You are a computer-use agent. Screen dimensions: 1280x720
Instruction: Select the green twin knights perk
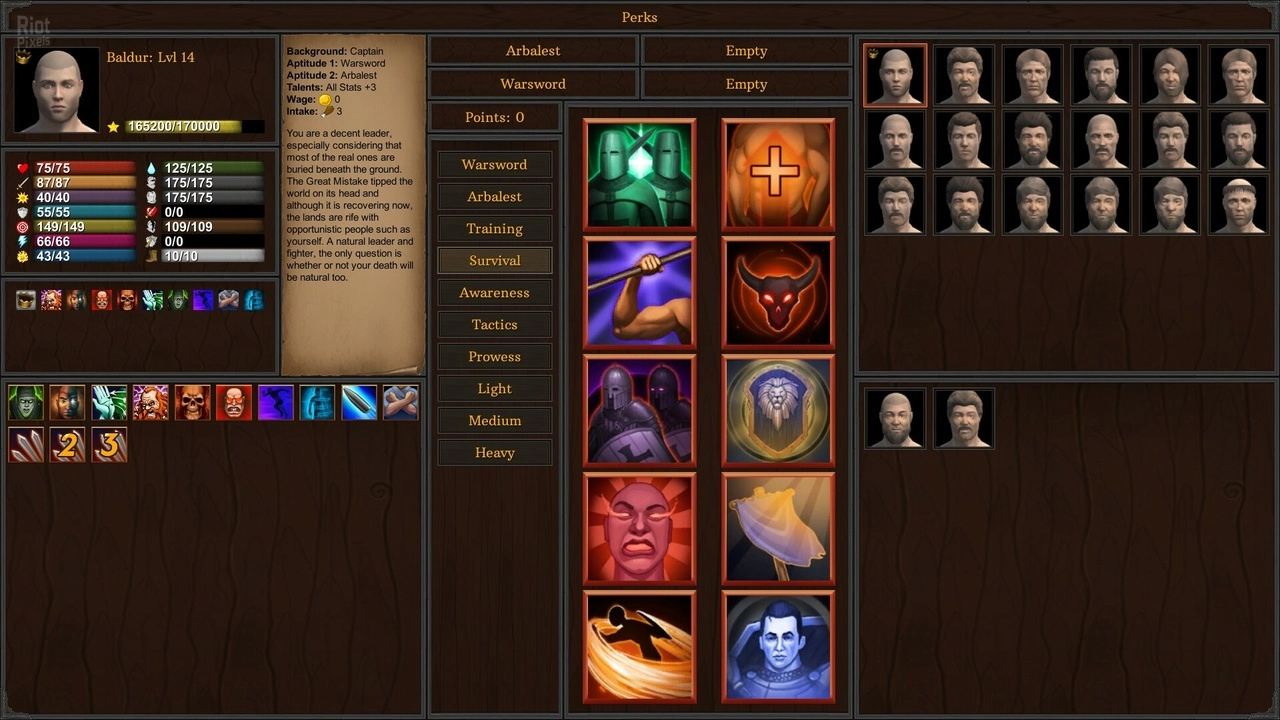point(640,175)
